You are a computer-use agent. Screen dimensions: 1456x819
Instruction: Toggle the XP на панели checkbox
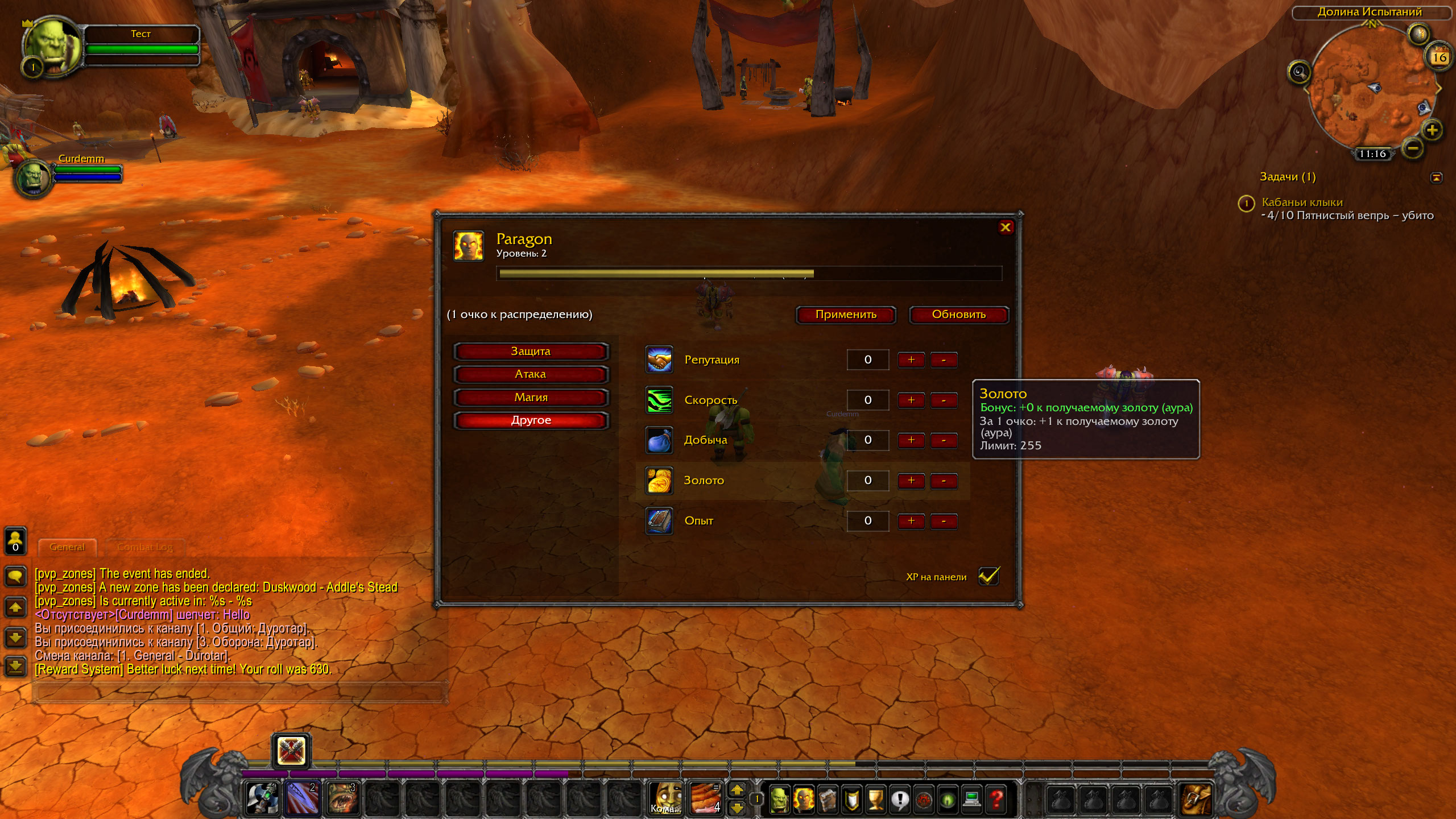(x=988, y=576)
